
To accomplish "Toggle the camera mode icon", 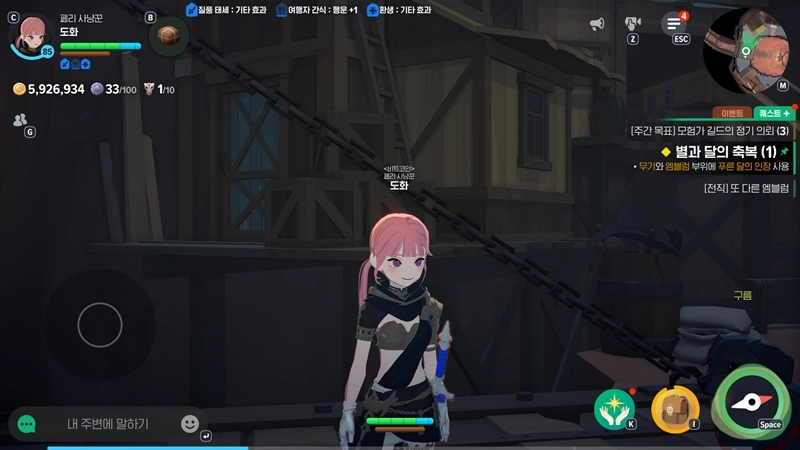I will coord(633,24).
